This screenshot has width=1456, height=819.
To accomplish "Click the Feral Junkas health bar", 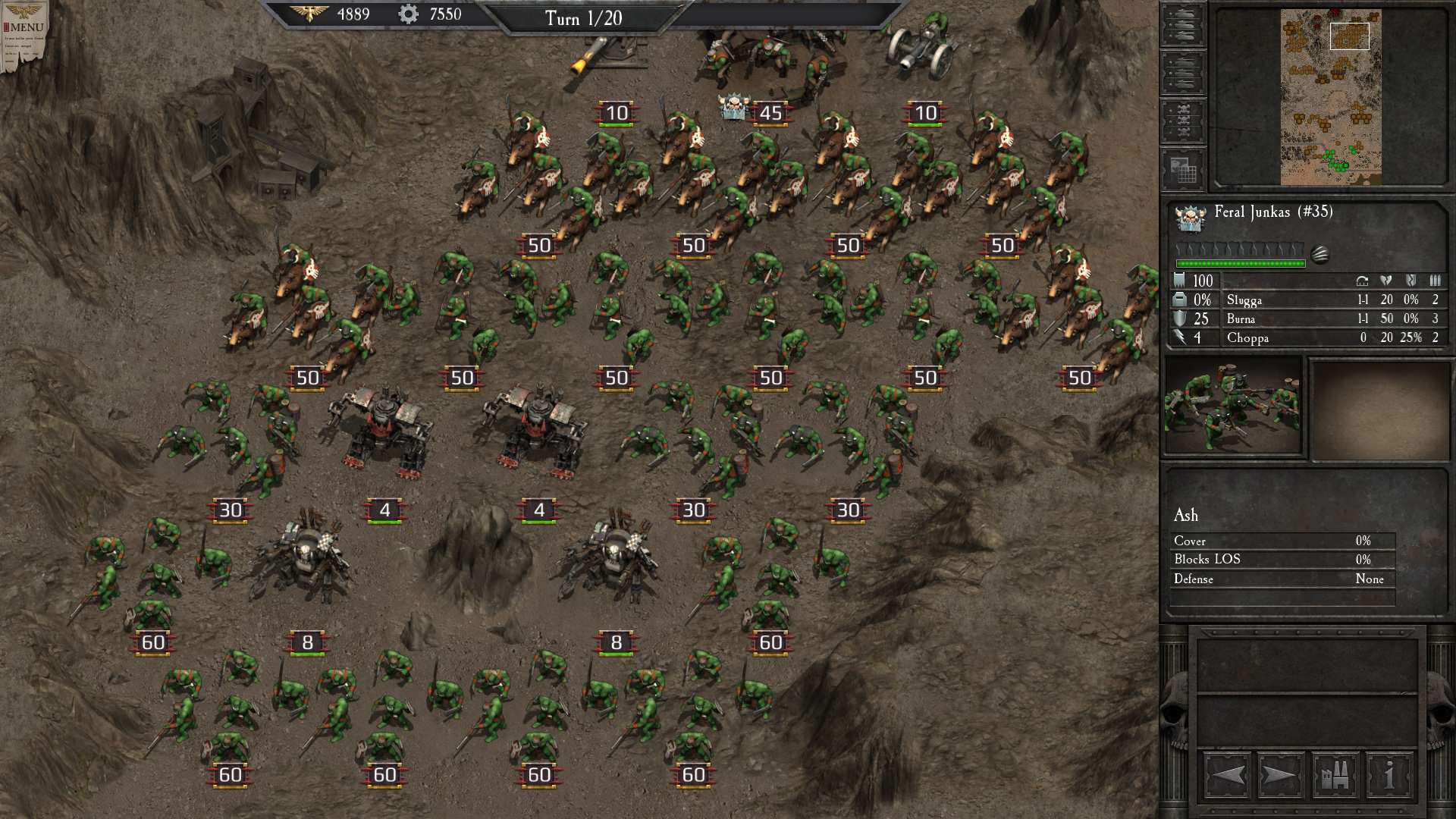I will coord(1240,263).
